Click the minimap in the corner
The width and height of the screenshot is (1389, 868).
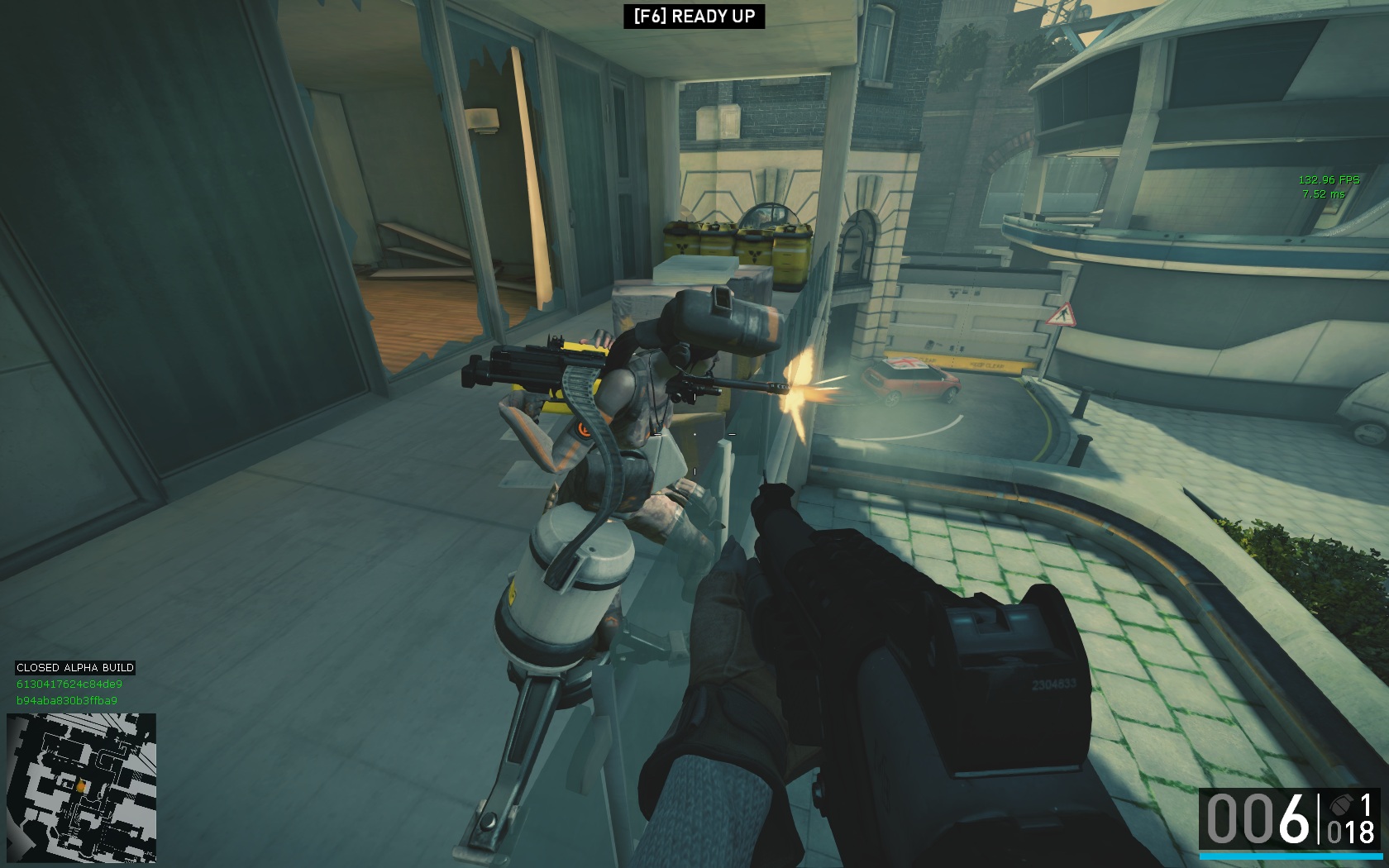(x=81, y=788)
